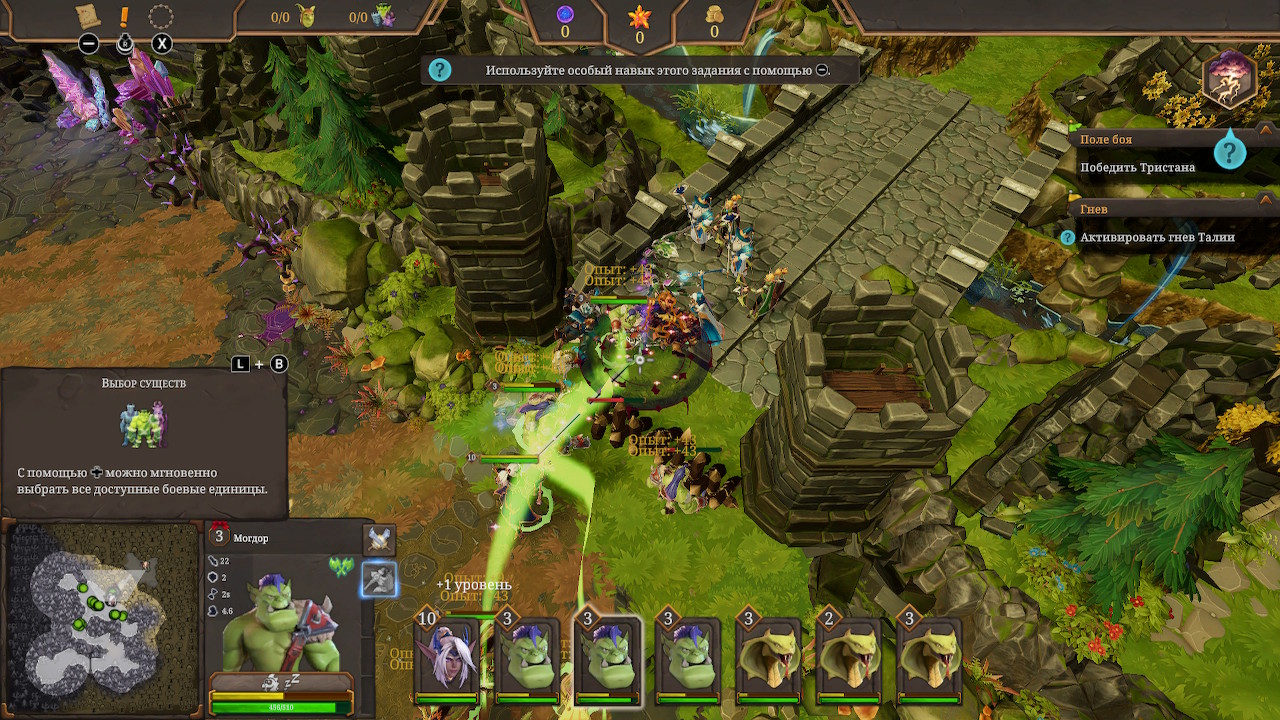This screenshot has width=1280, height=720.
Task: Click the orange exclamation alert icon
Action: [125, 17]
